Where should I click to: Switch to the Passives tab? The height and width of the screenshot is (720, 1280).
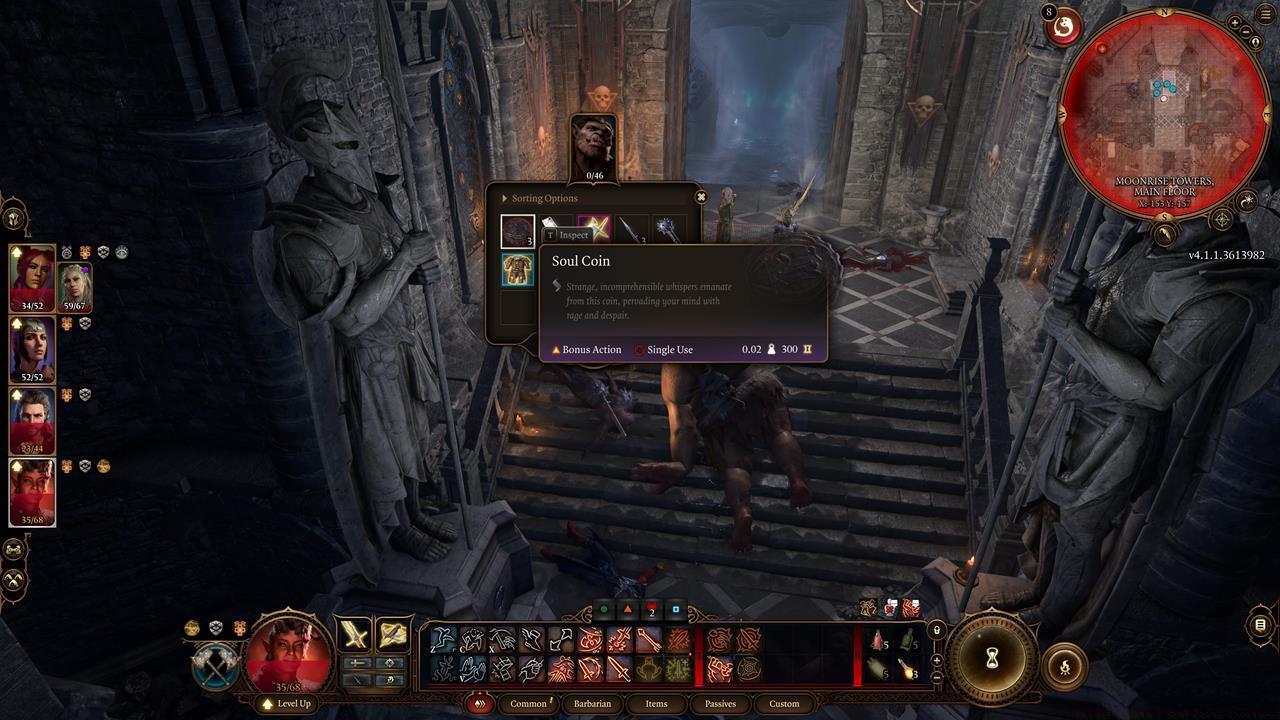click(720, 703)
